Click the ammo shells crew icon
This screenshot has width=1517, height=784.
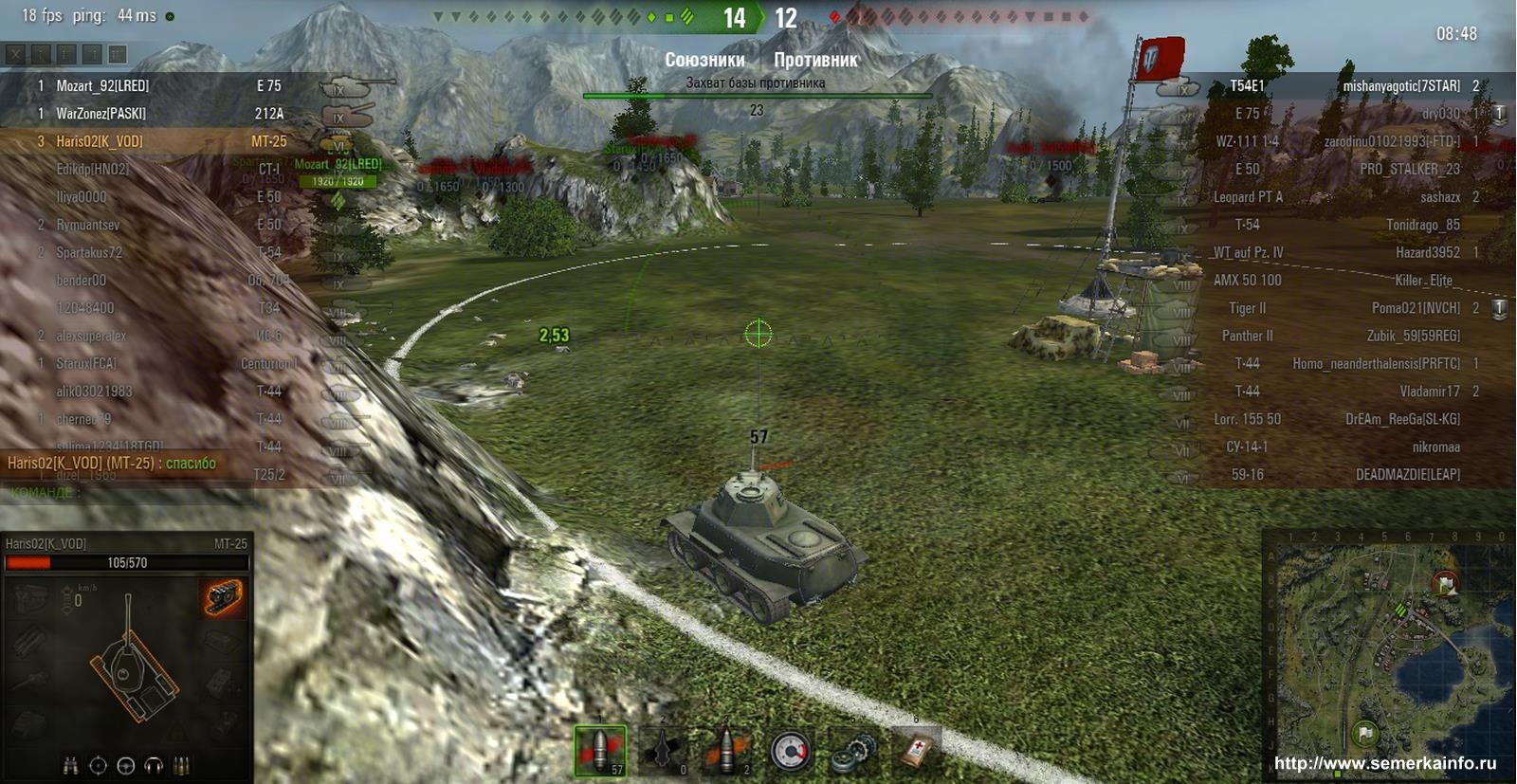click(181, 766)
